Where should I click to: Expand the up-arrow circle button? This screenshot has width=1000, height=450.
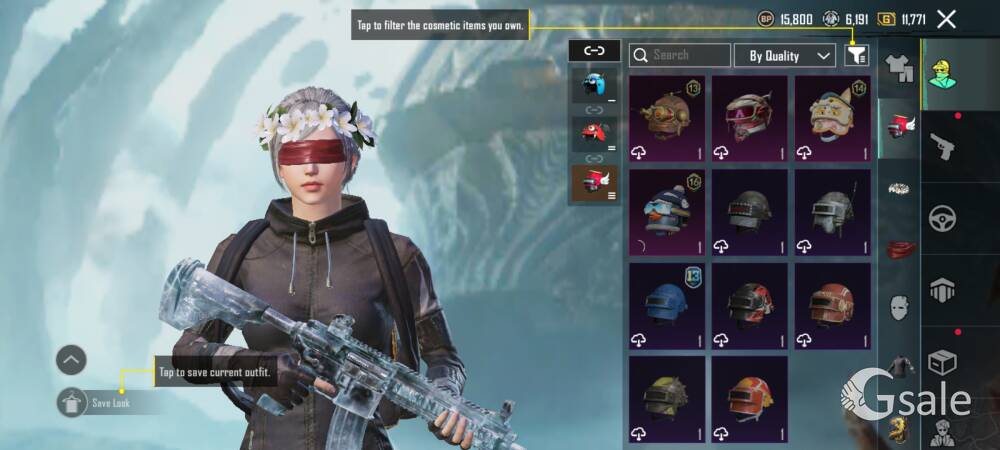coord(71,360)
